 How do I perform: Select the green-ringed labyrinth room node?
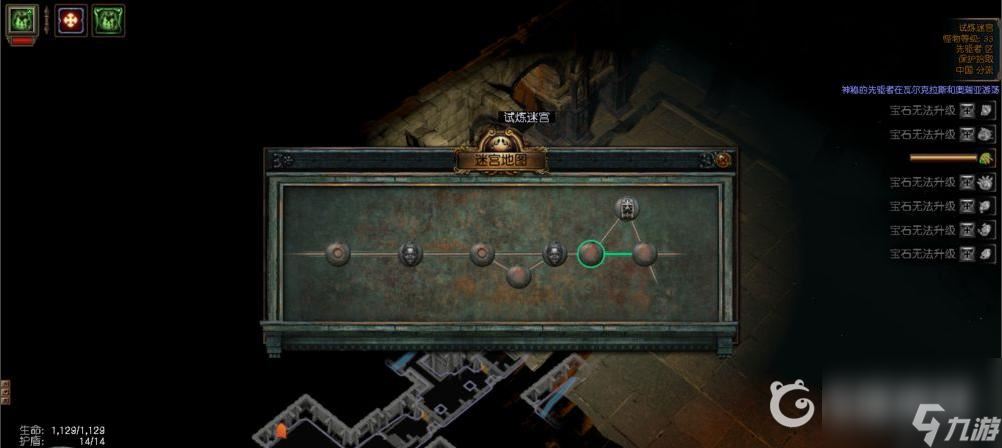coord(591,254)
